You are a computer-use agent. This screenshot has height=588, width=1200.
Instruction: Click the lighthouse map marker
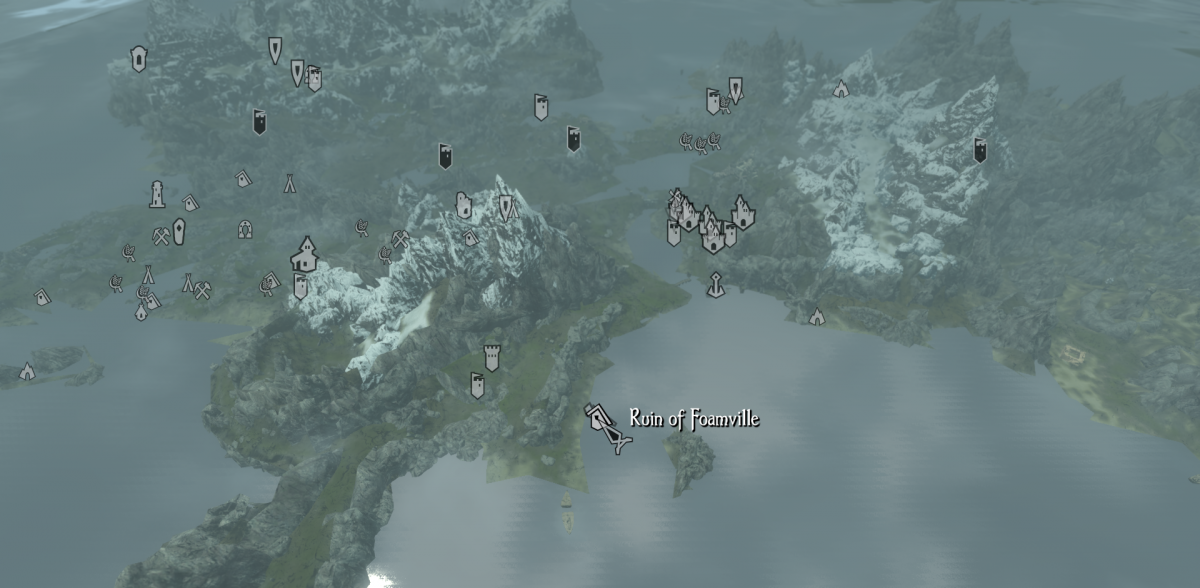point(157,194)
